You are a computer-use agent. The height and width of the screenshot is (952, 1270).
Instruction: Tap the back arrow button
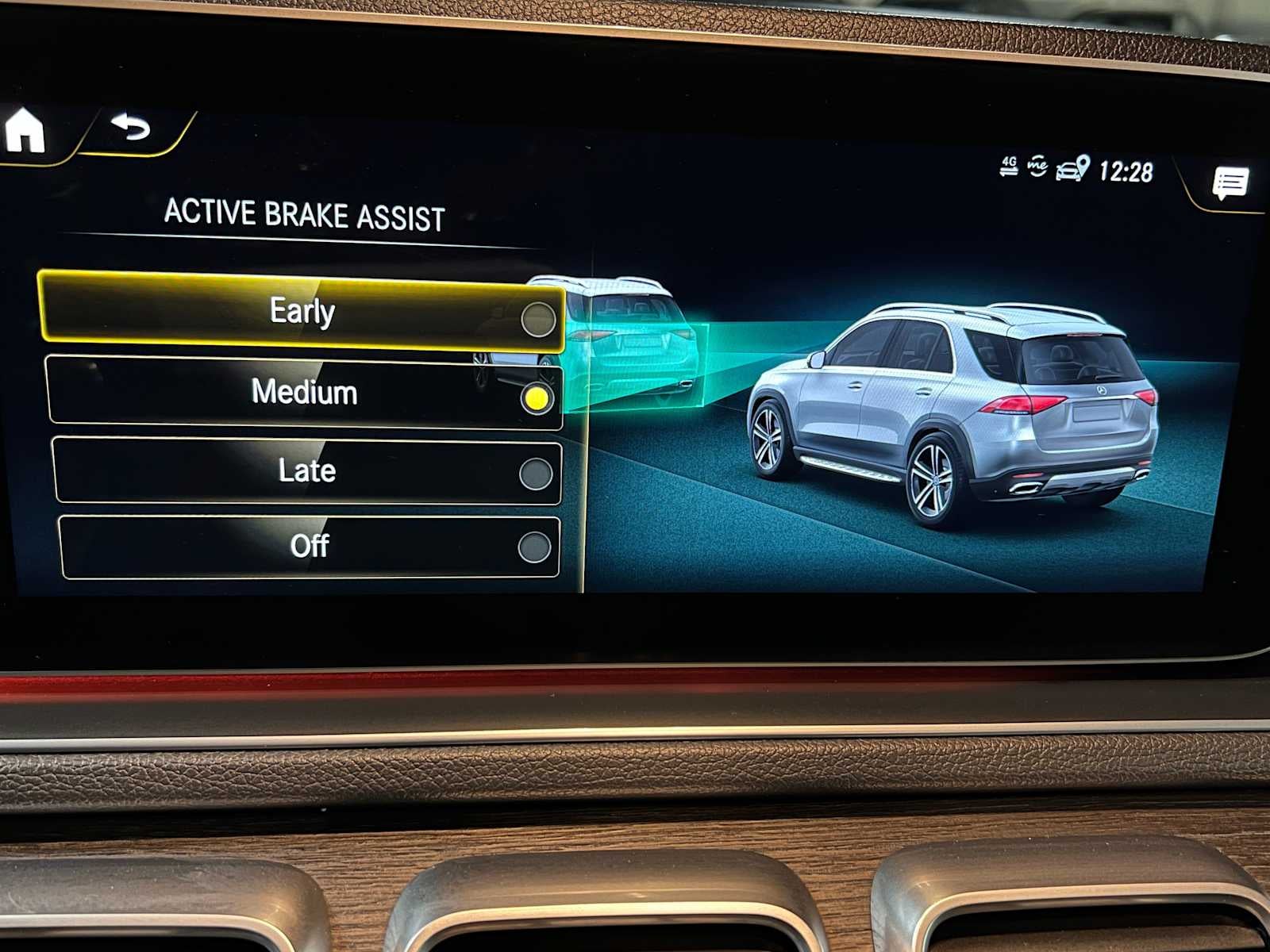pyautogui.click(x=131, y=128)
